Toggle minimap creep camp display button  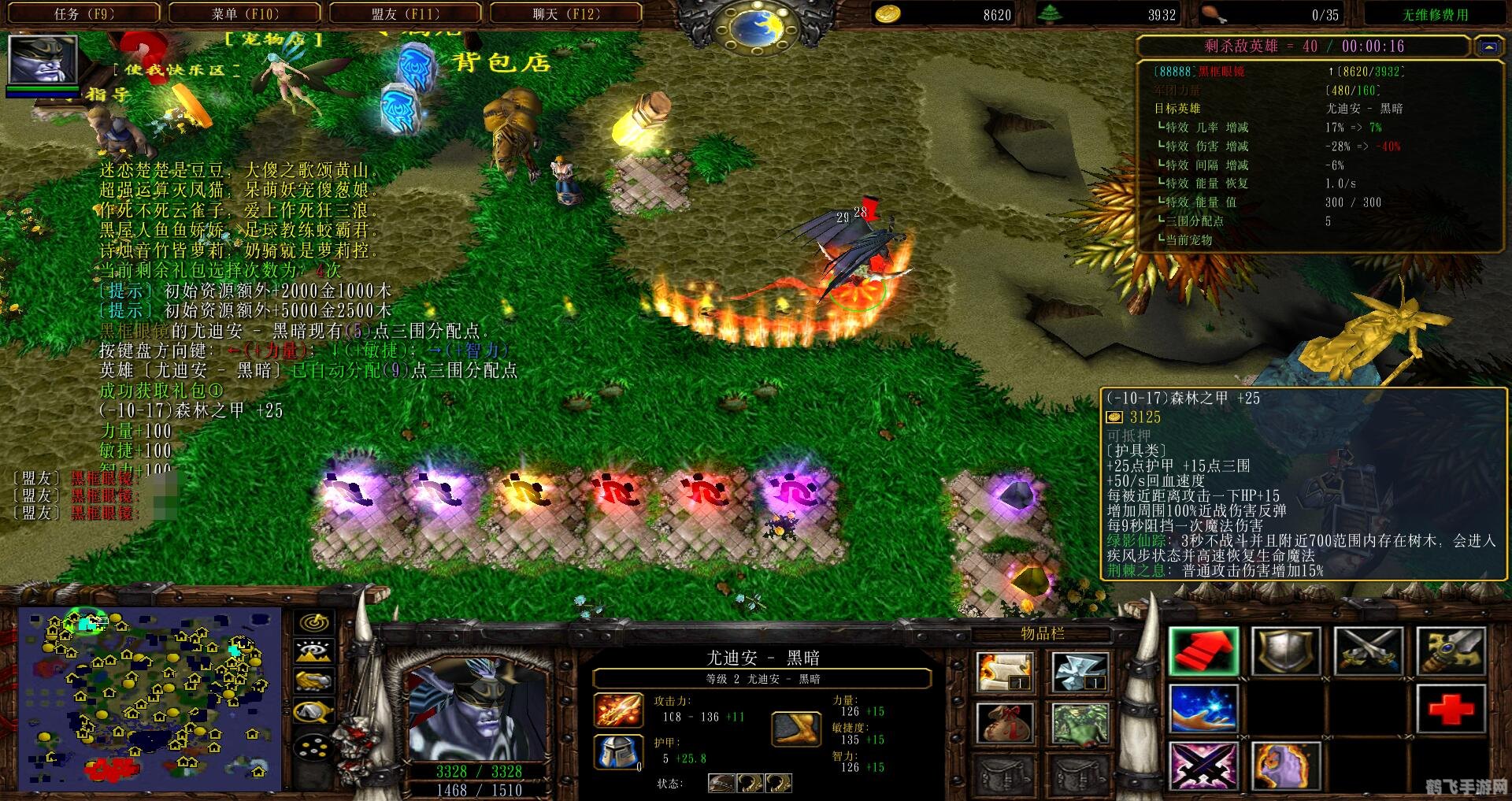tap(313, 711)
